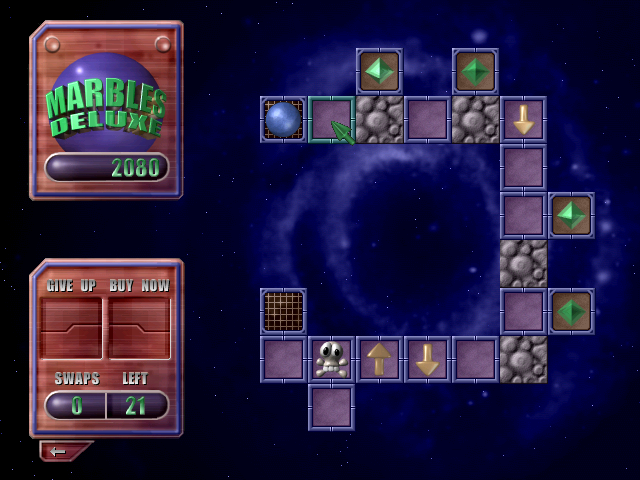The height and width of the screenshot is (480, 640).
Task: Go back with the red arrow button
Action: [x=62, y=451]
